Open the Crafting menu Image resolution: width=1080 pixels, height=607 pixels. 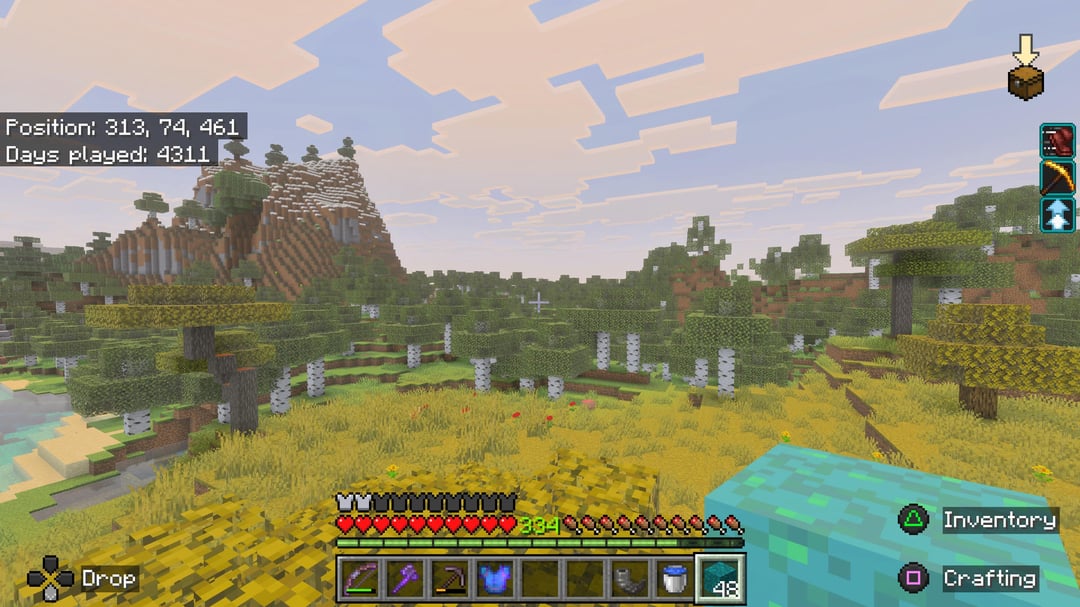point(988,578)
